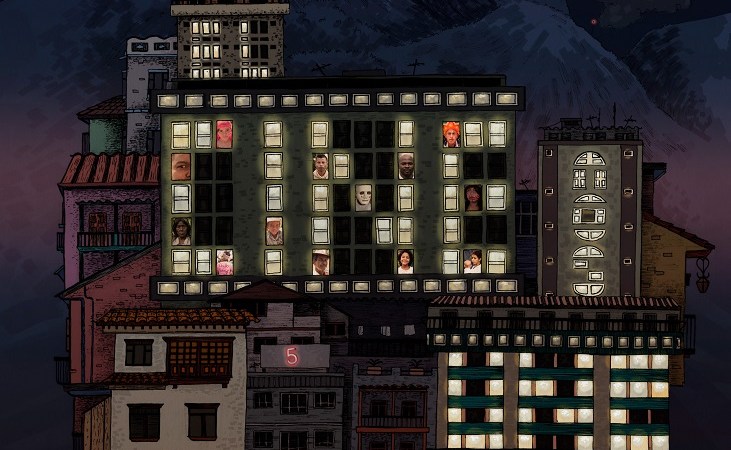Choose the orange headwrap portrait window
The image size is (731, 450).
point(451,134)
